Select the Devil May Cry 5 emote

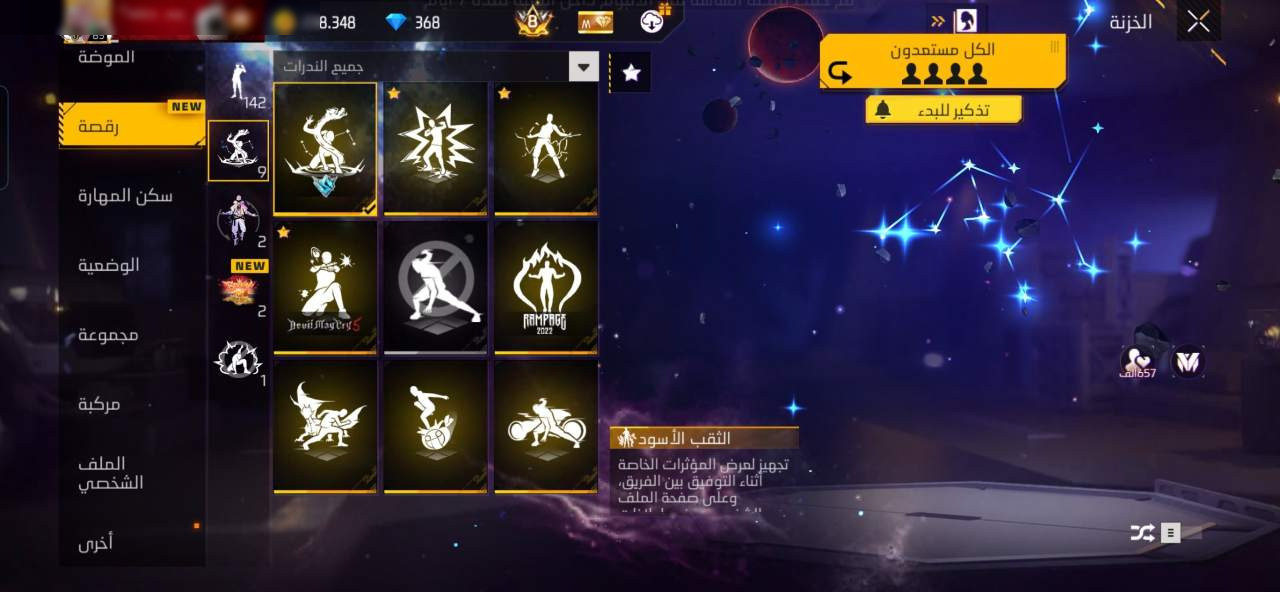[325, 288]
